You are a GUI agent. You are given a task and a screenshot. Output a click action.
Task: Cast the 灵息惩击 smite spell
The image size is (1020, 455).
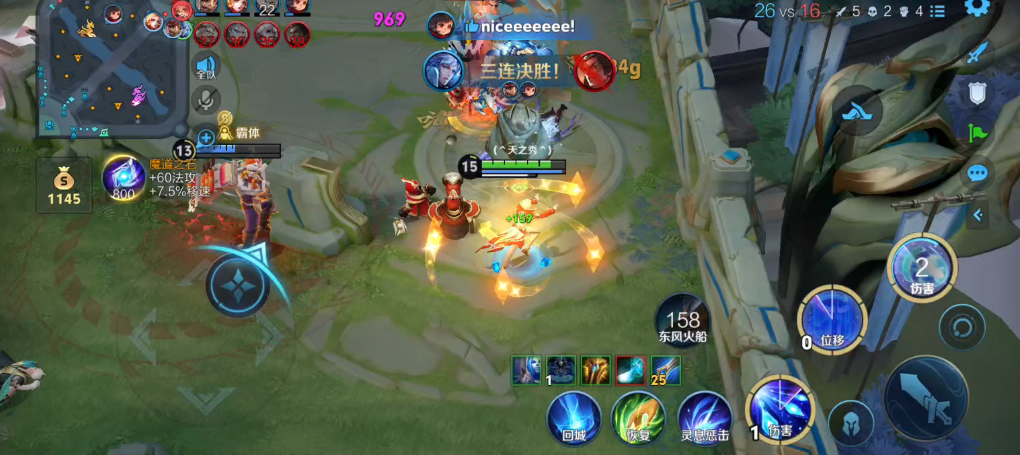(x=704, y=415)
